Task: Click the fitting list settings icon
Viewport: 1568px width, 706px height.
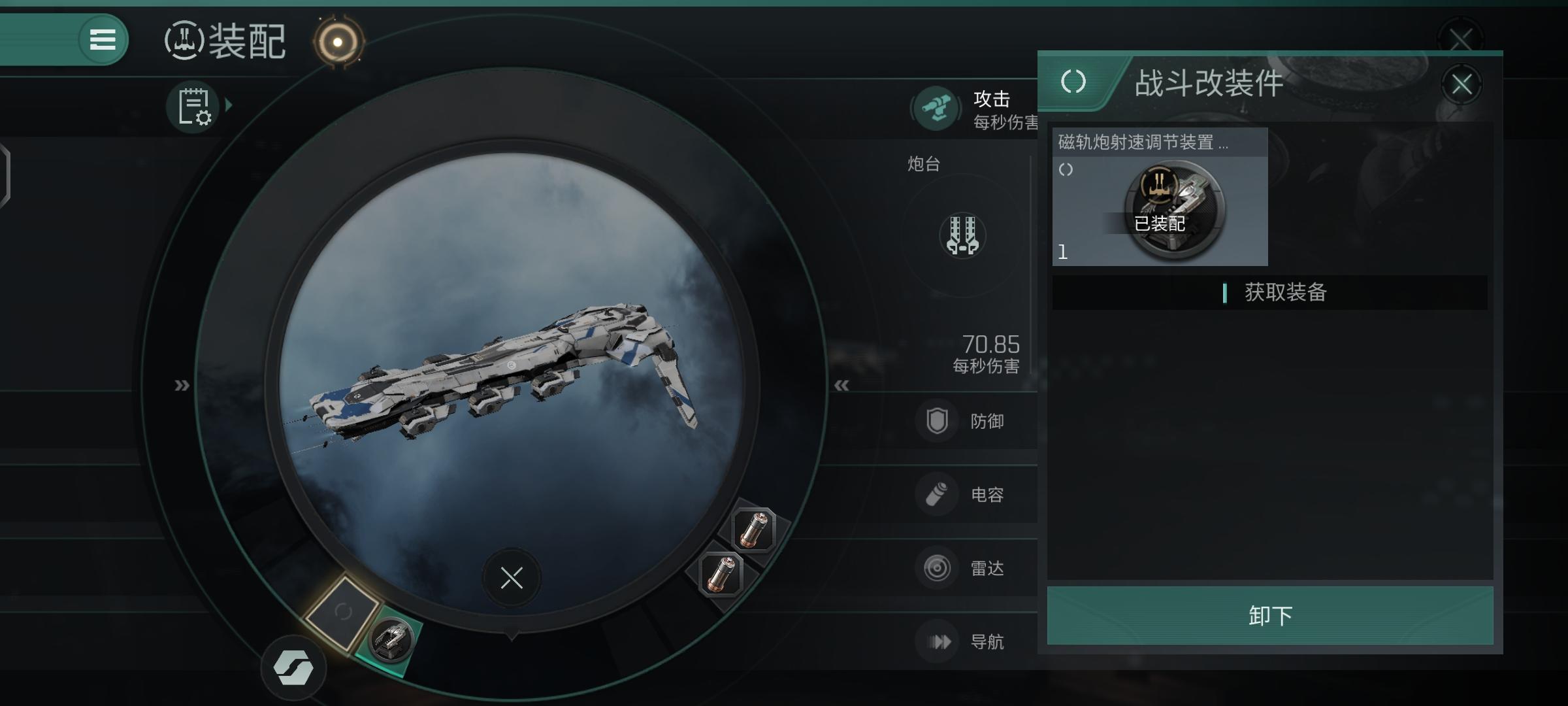Action: click(x=193, y=107)
